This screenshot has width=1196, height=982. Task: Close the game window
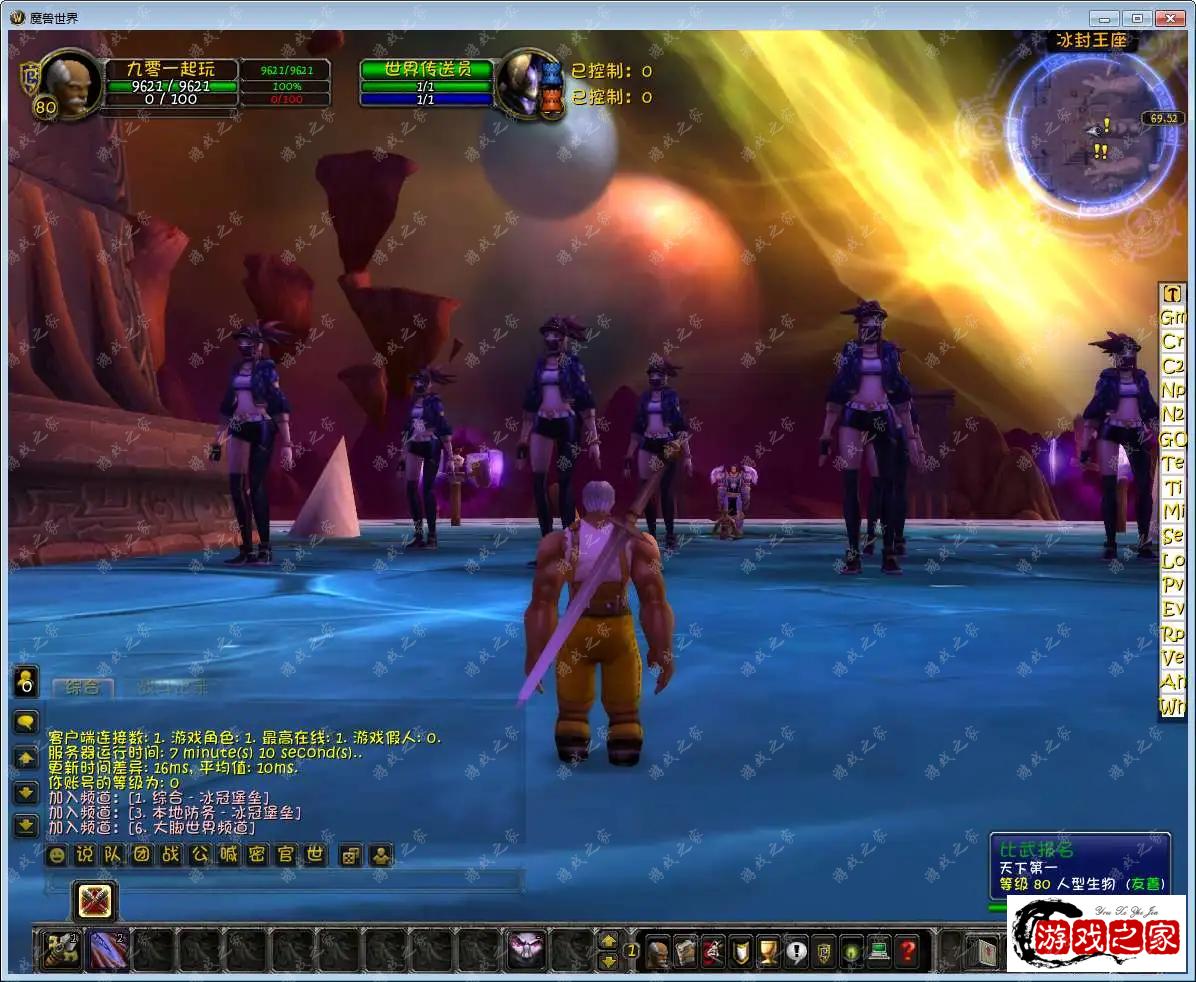pos(1169,18)
